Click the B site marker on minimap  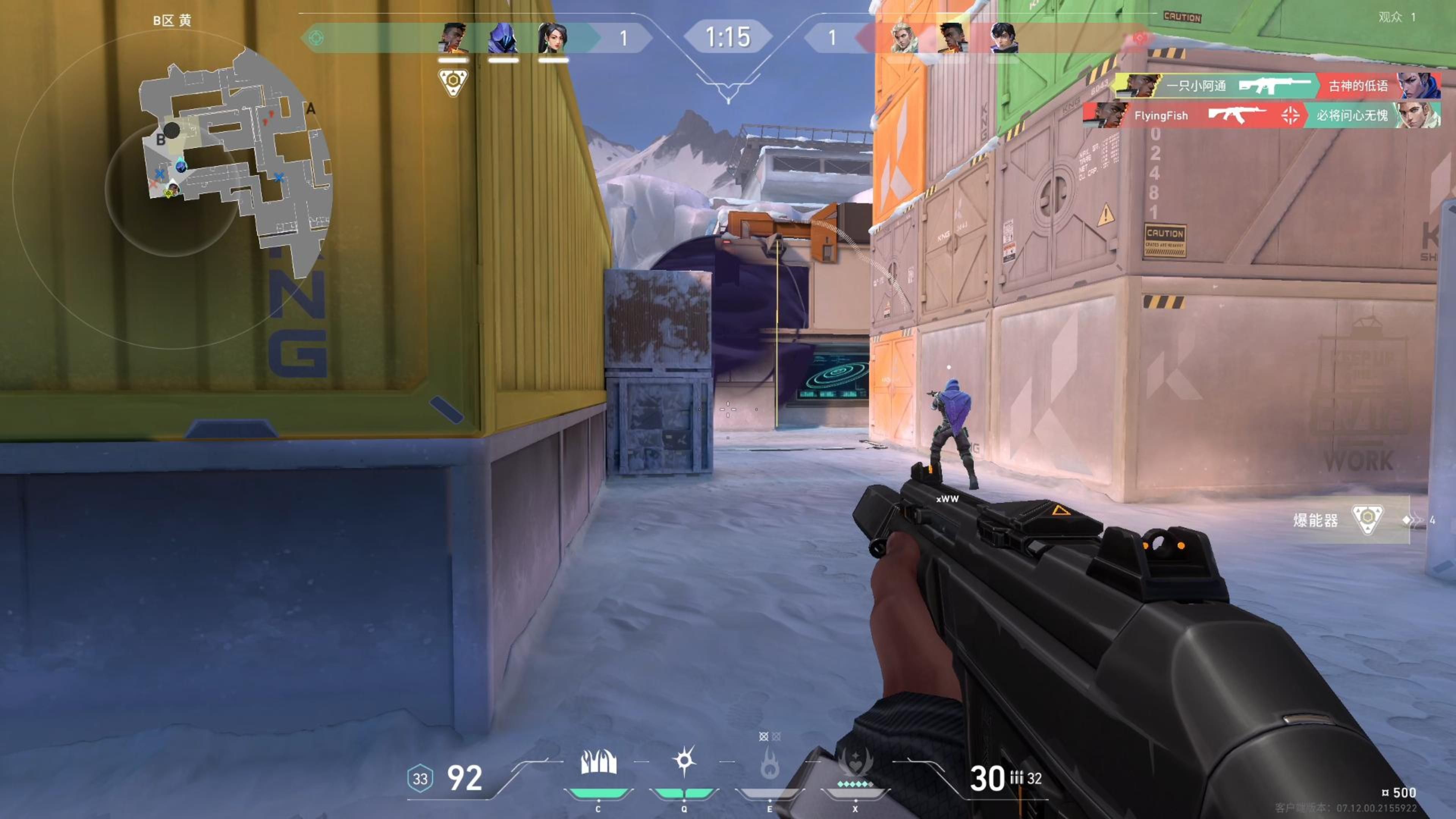160,140
